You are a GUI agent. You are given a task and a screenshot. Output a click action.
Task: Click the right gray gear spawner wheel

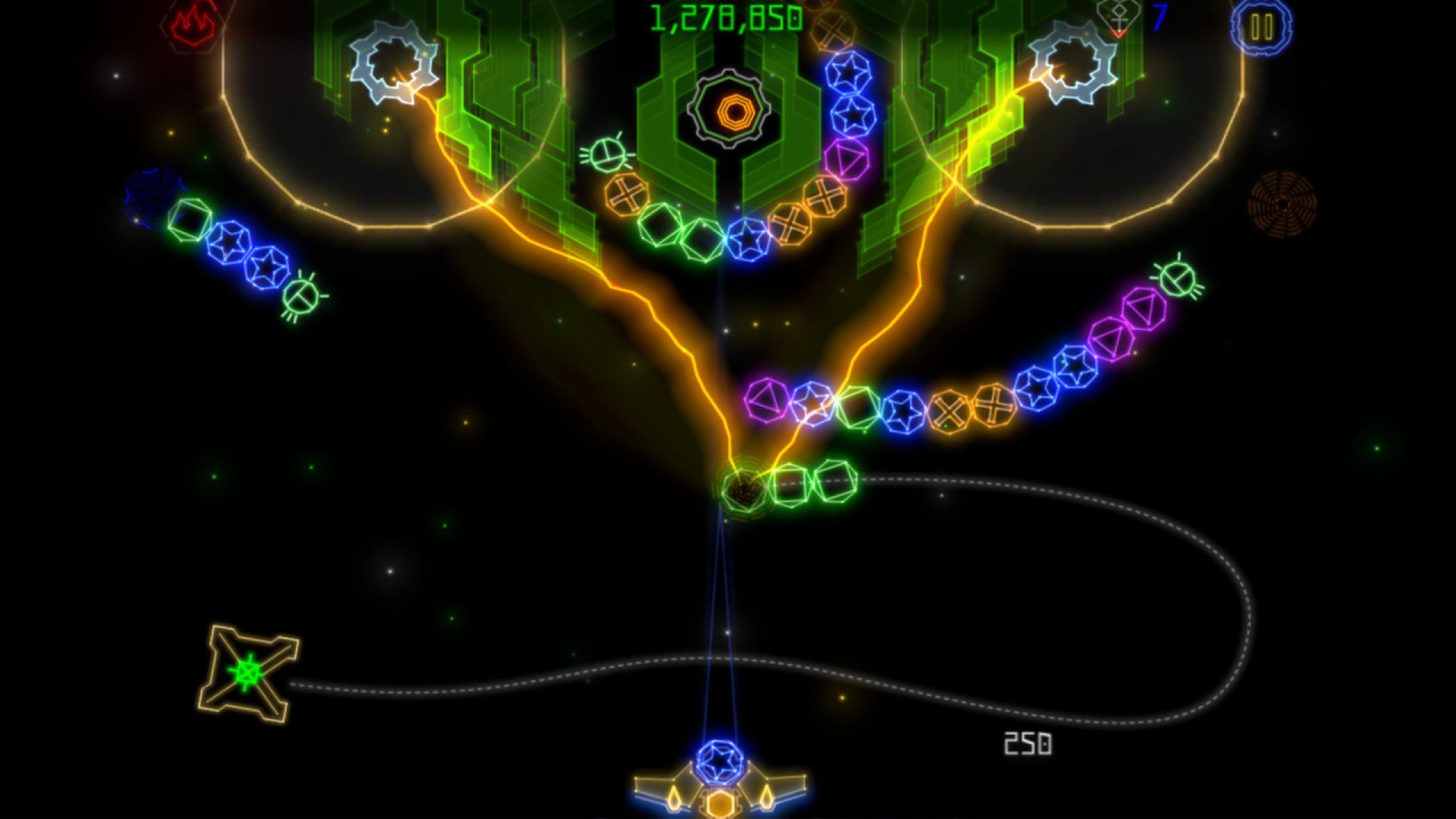1072,62
